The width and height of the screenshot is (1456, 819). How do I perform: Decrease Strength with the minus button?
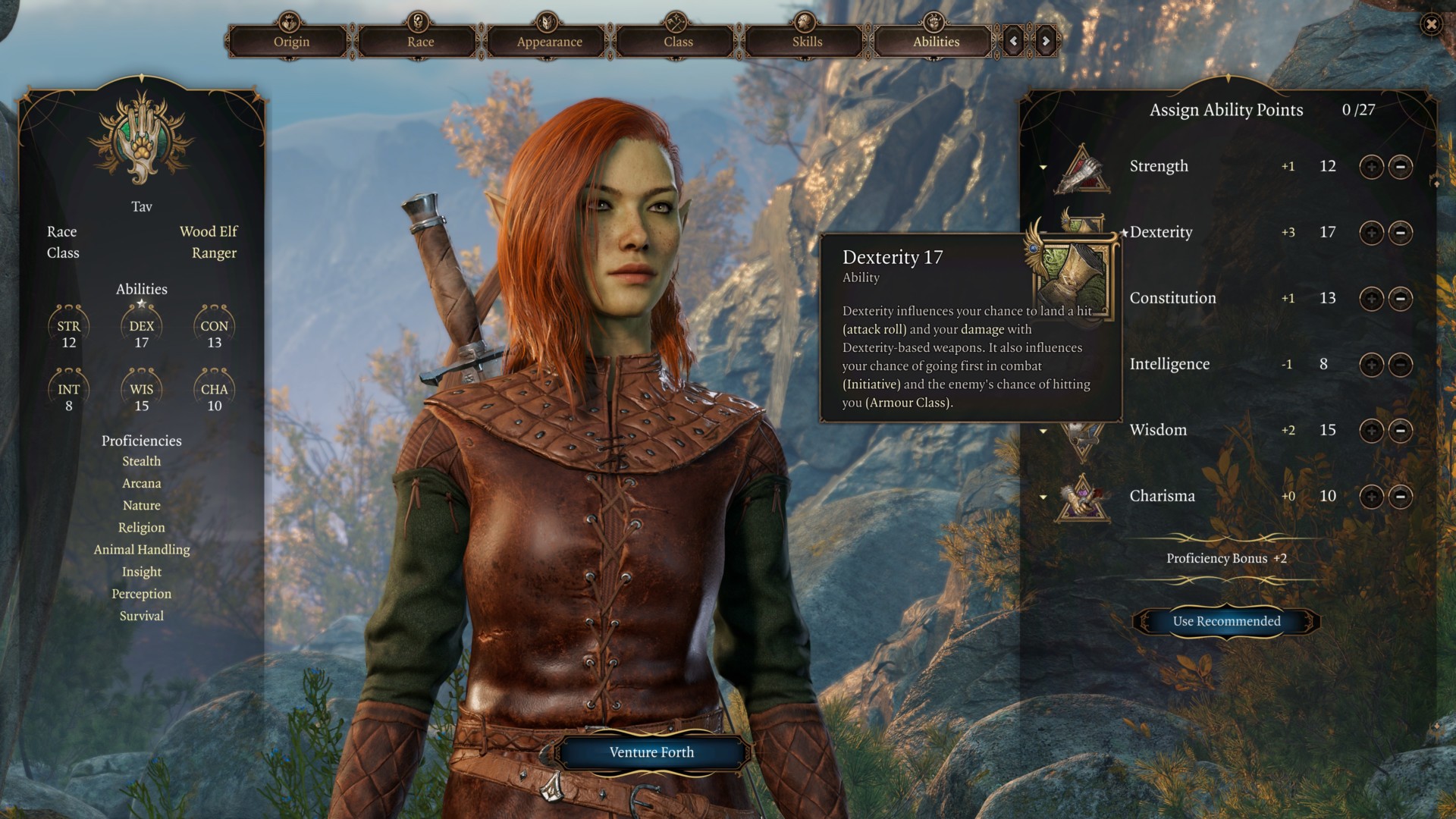(1401, 167)
